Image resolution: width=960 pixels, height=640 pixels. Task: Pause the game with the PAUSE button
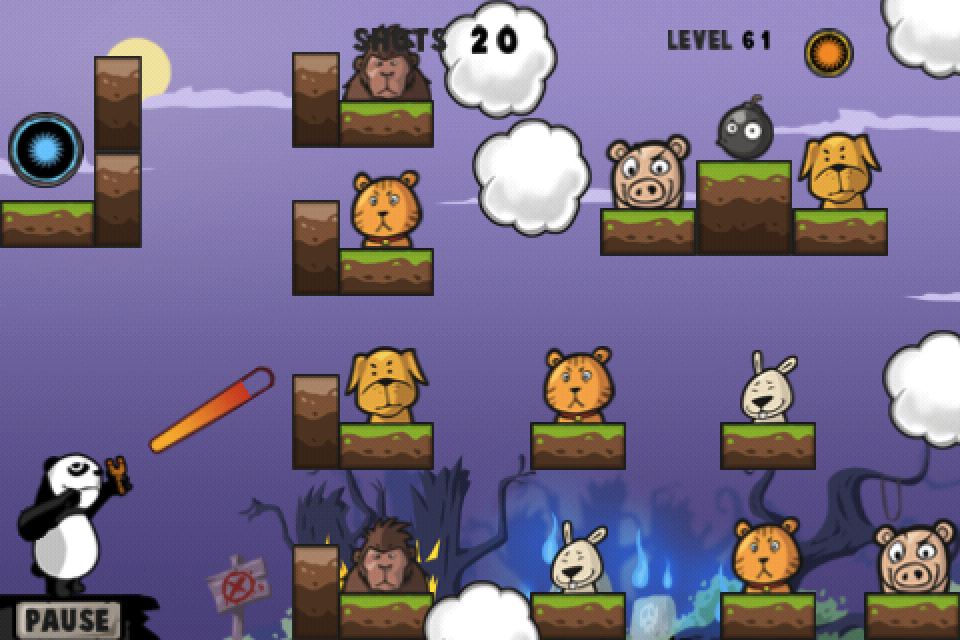click(x=68, y=619)
